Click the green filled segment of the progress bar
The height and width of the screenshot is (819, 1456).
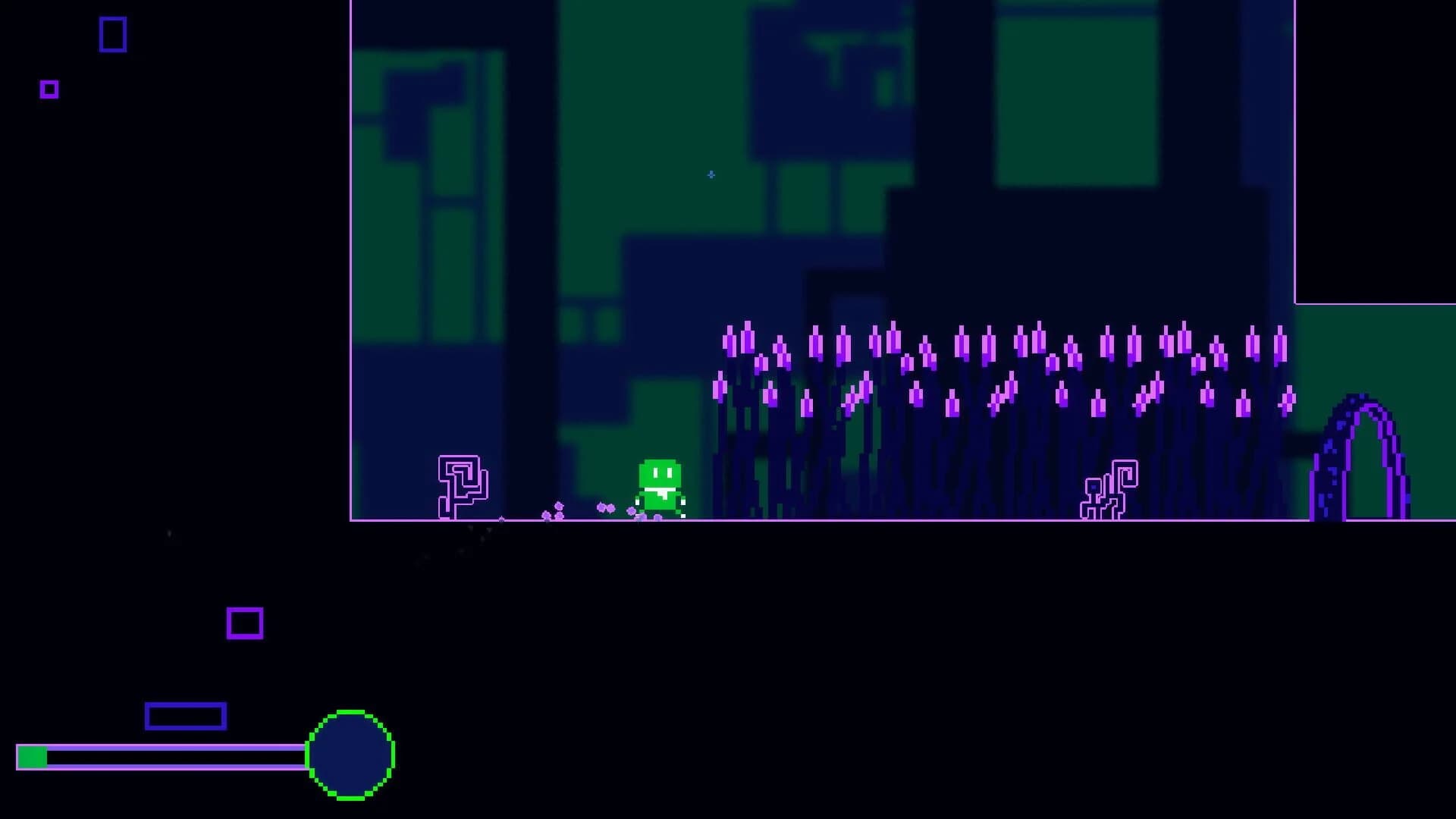click(x=33, y=755)
